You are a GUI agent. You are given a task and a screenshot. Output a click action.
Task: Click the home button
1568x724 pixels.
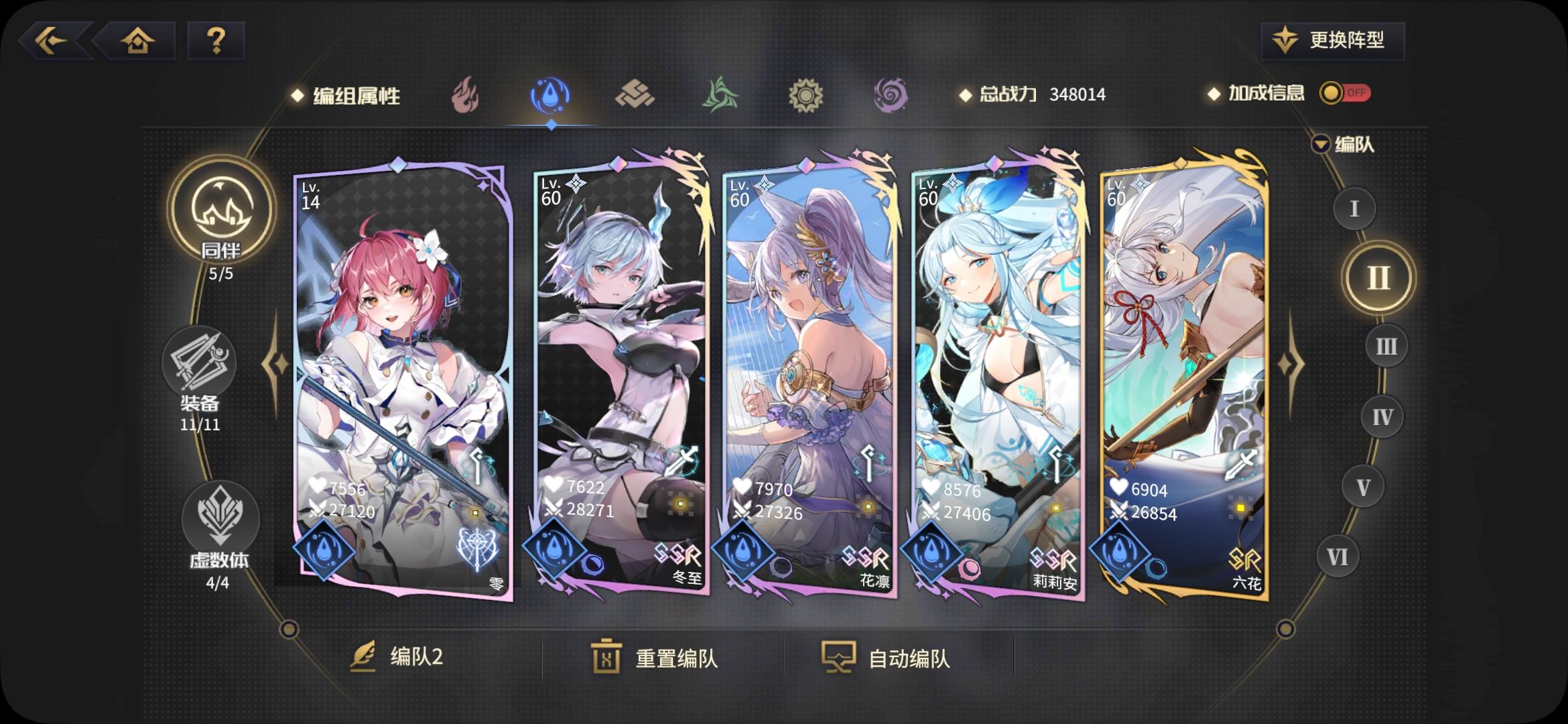tap(138, 41)
